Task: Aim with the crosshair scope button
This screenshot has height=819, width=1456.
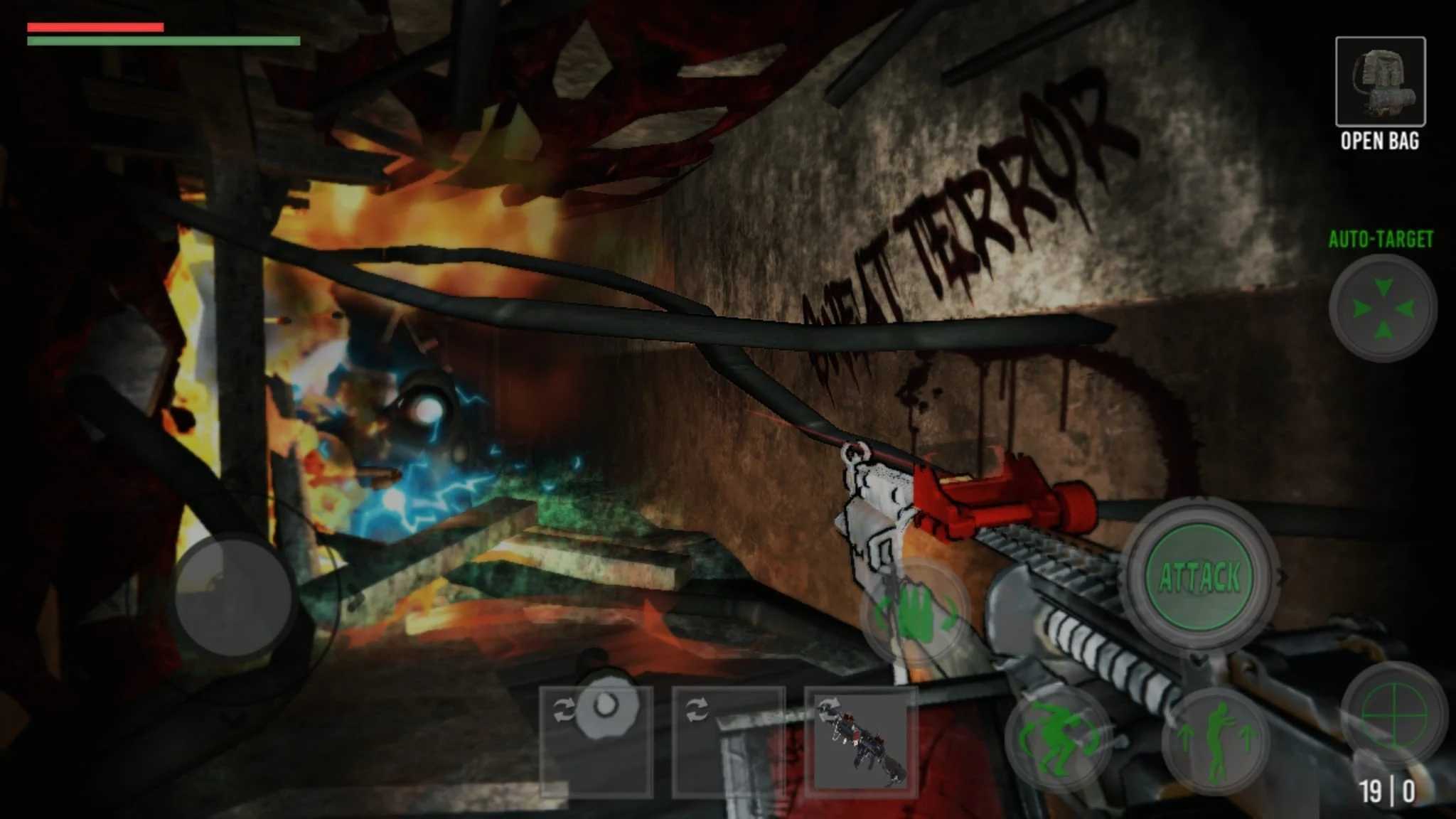Action: [1393, 714]
